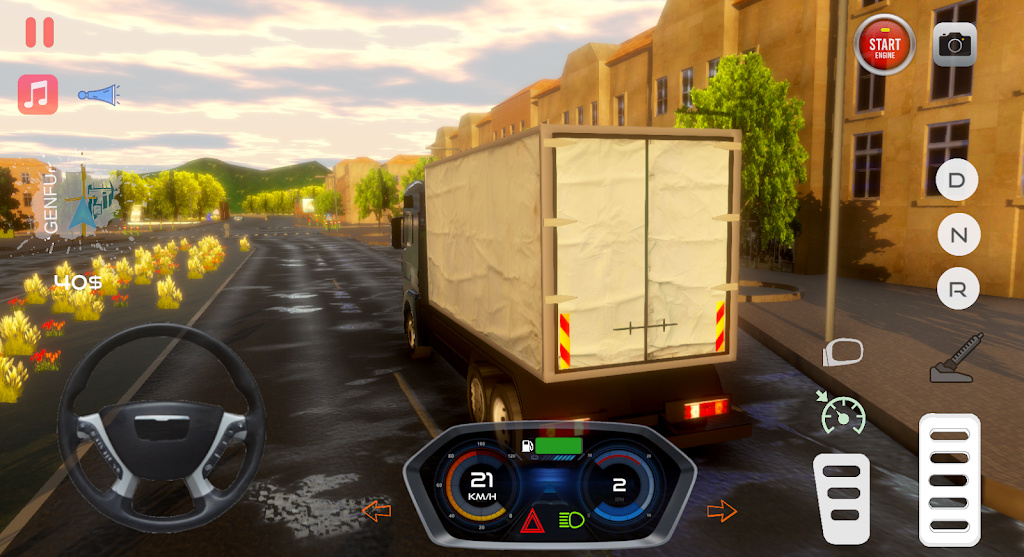Select Neutral gear N
The width and height of the screenshot is (1024, 557).
pos(958,236)
